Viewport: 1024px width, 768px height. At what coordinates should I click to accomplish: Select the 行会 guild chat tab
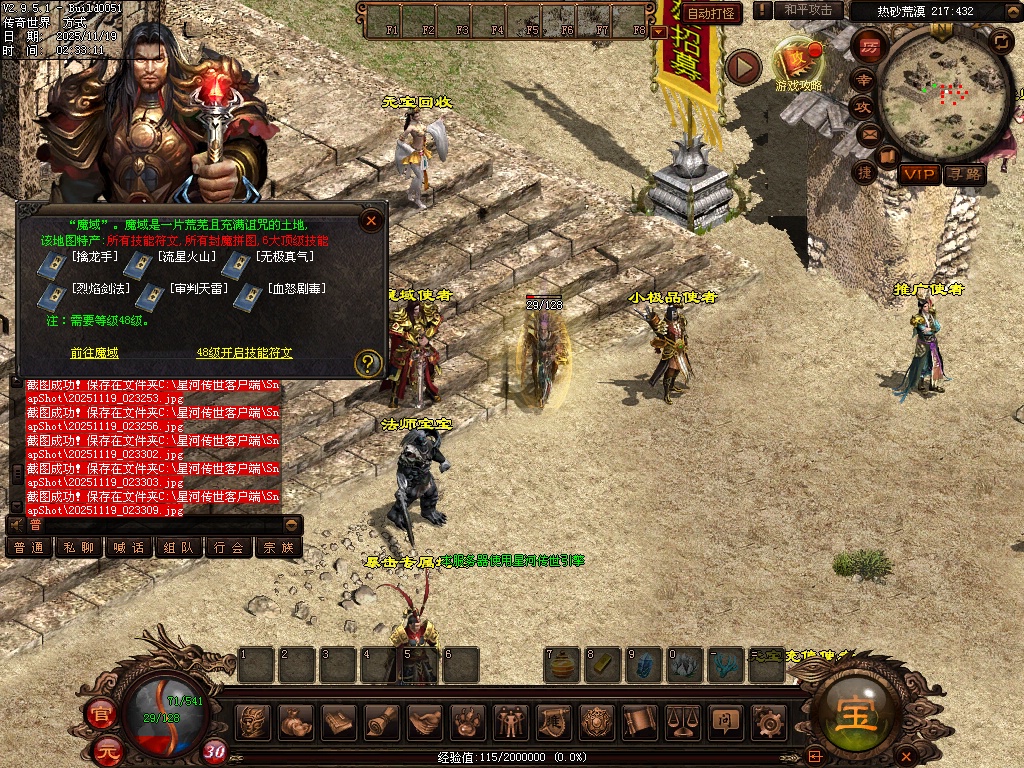229,547
